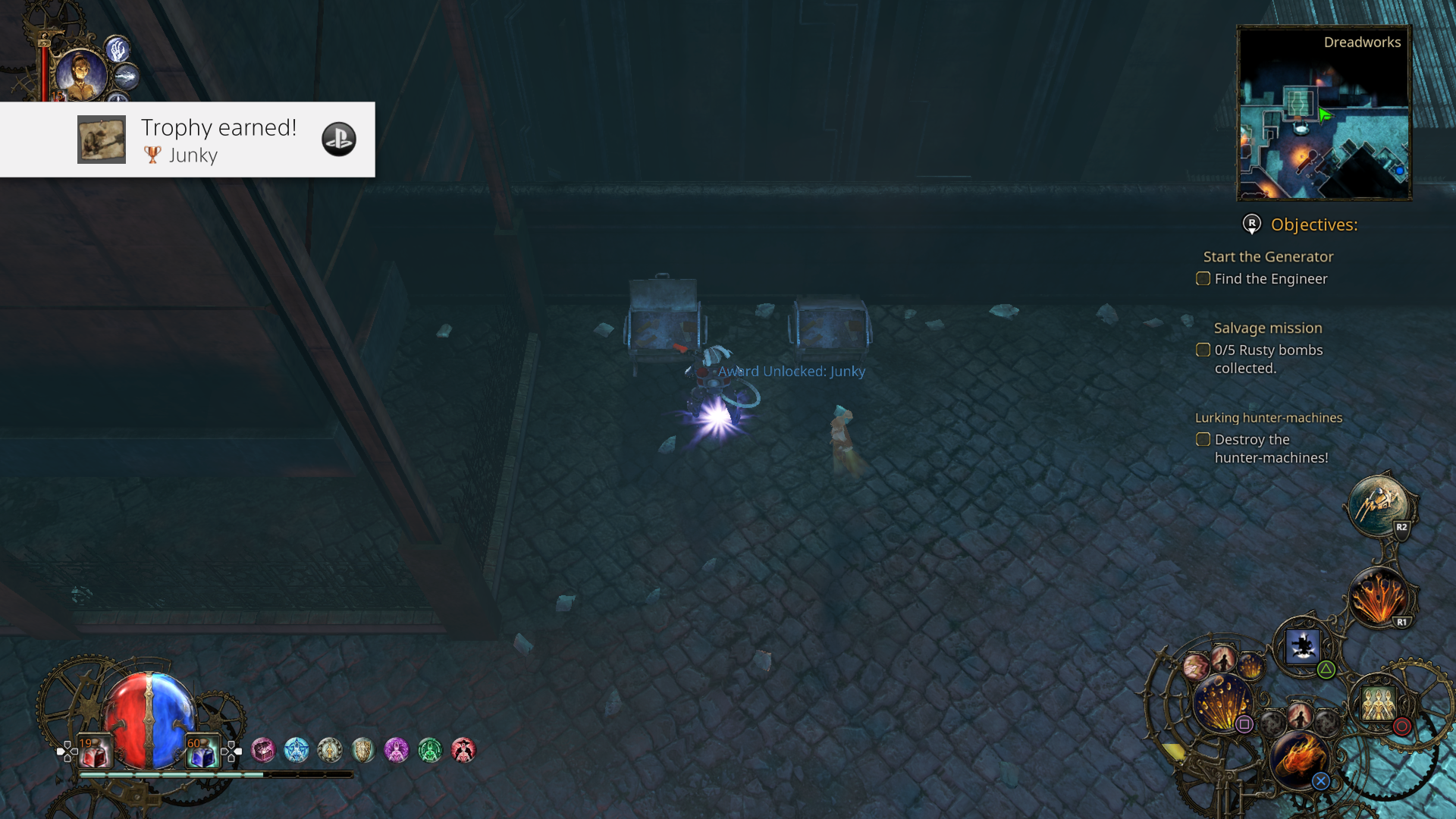1456x819 pixels.
Task: Click the golden shield defense icon
Action: [362, 750]
